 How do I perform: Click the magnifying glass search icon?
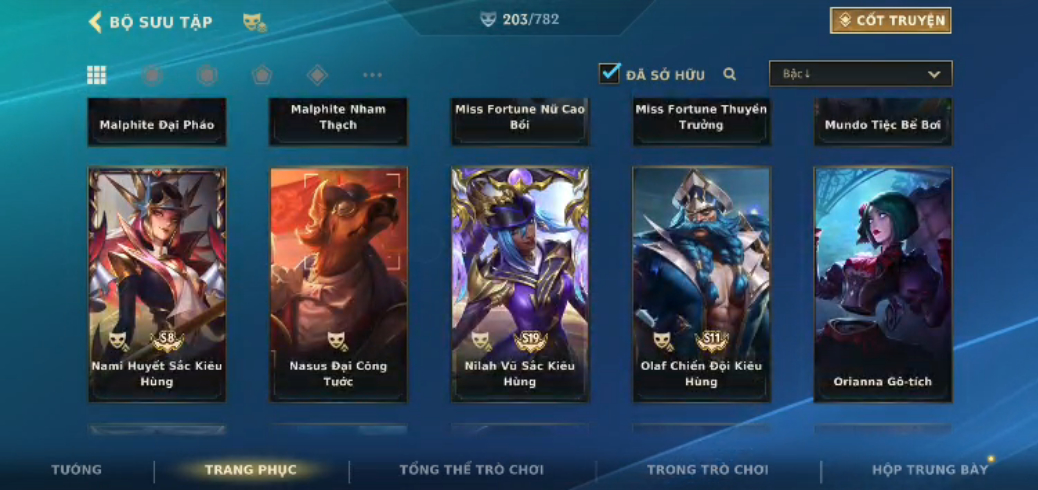[x=730, y=74]
